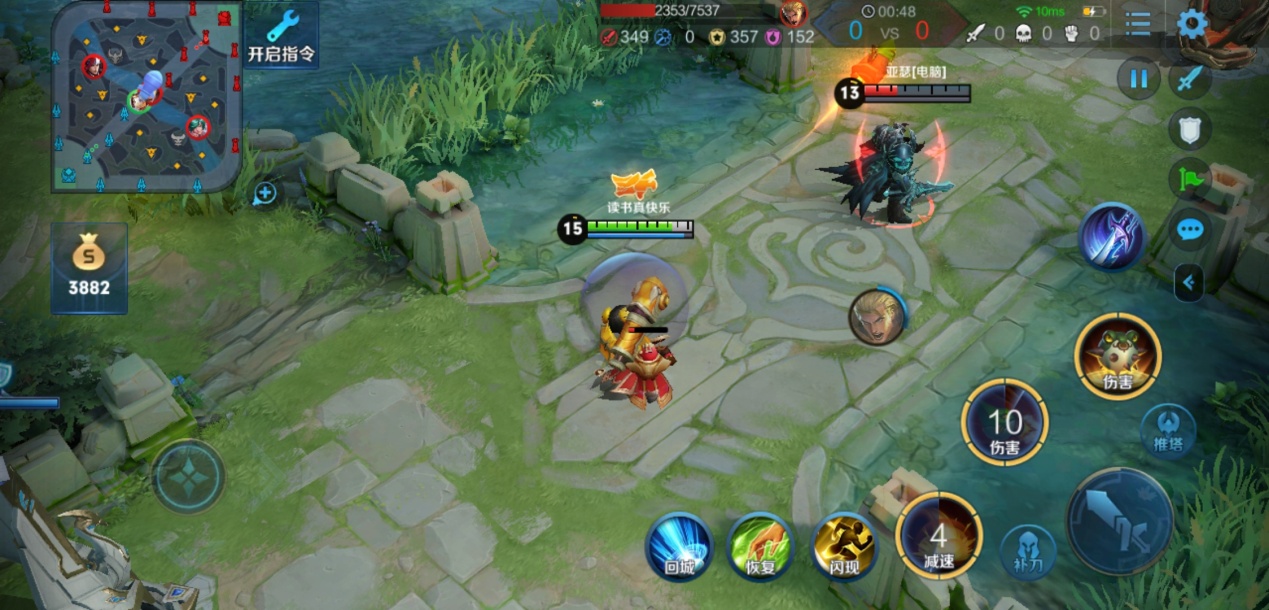
Task: Hit the basic attack sword button
Action: pos(1119,521)
